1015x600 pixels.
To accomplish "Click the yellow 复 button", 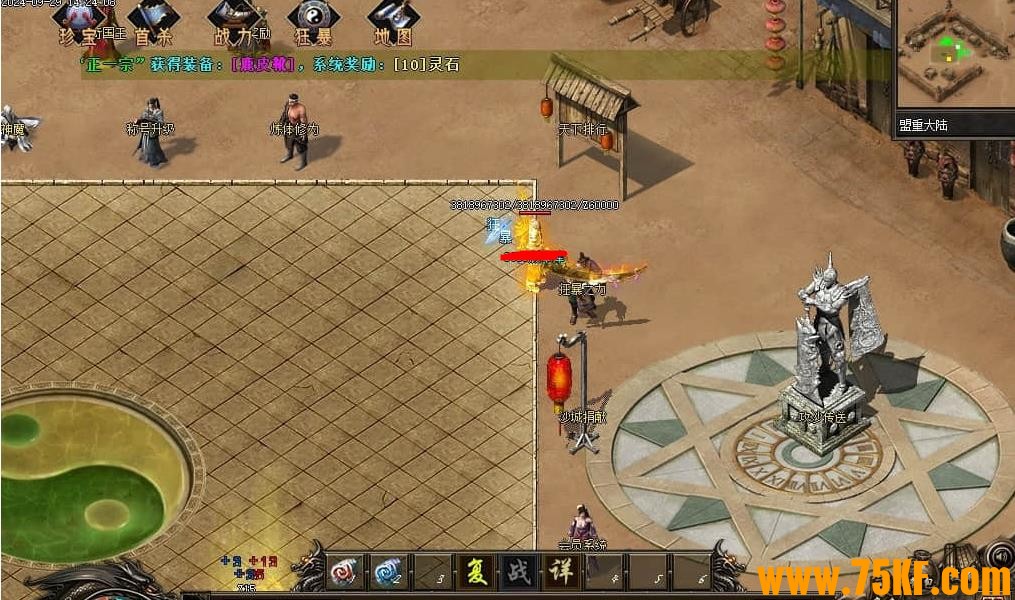I will pyautogui.click(x=474, y=573).
